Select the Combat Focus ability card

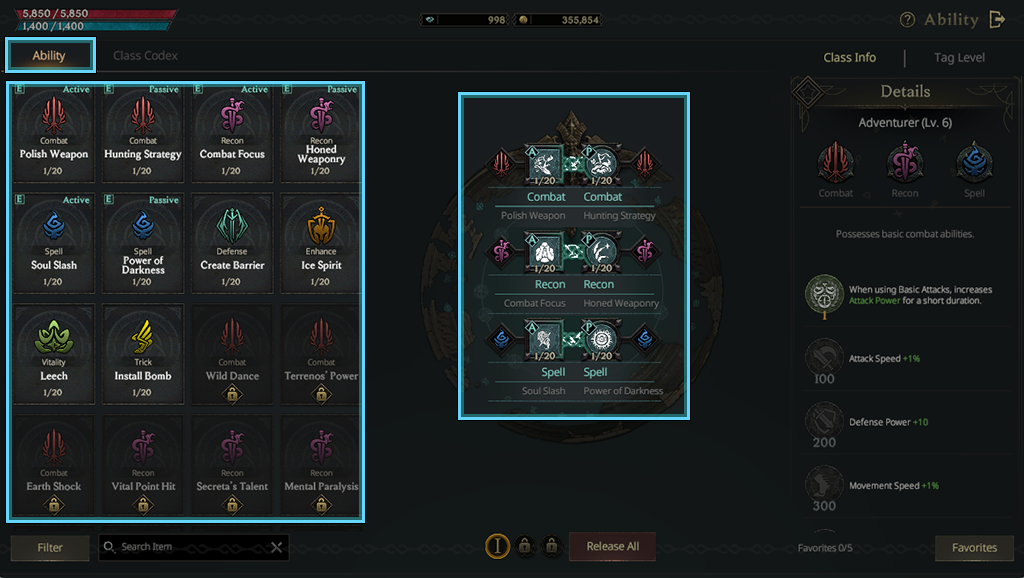pyautogui.click(x=232, y=133)
